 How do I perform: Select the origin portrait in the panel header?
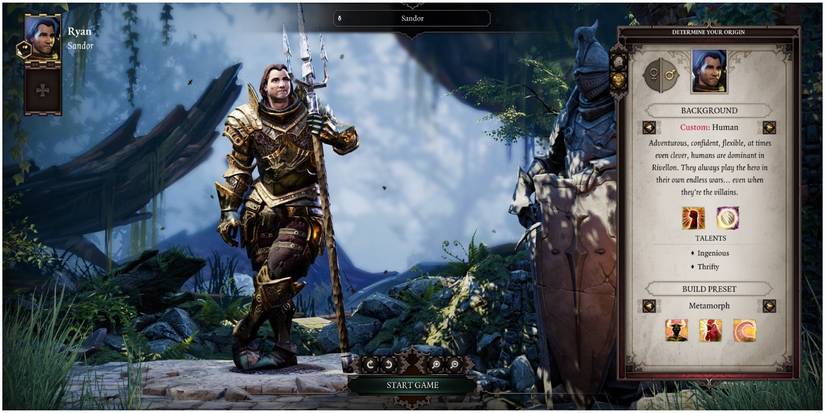[709, 70]
